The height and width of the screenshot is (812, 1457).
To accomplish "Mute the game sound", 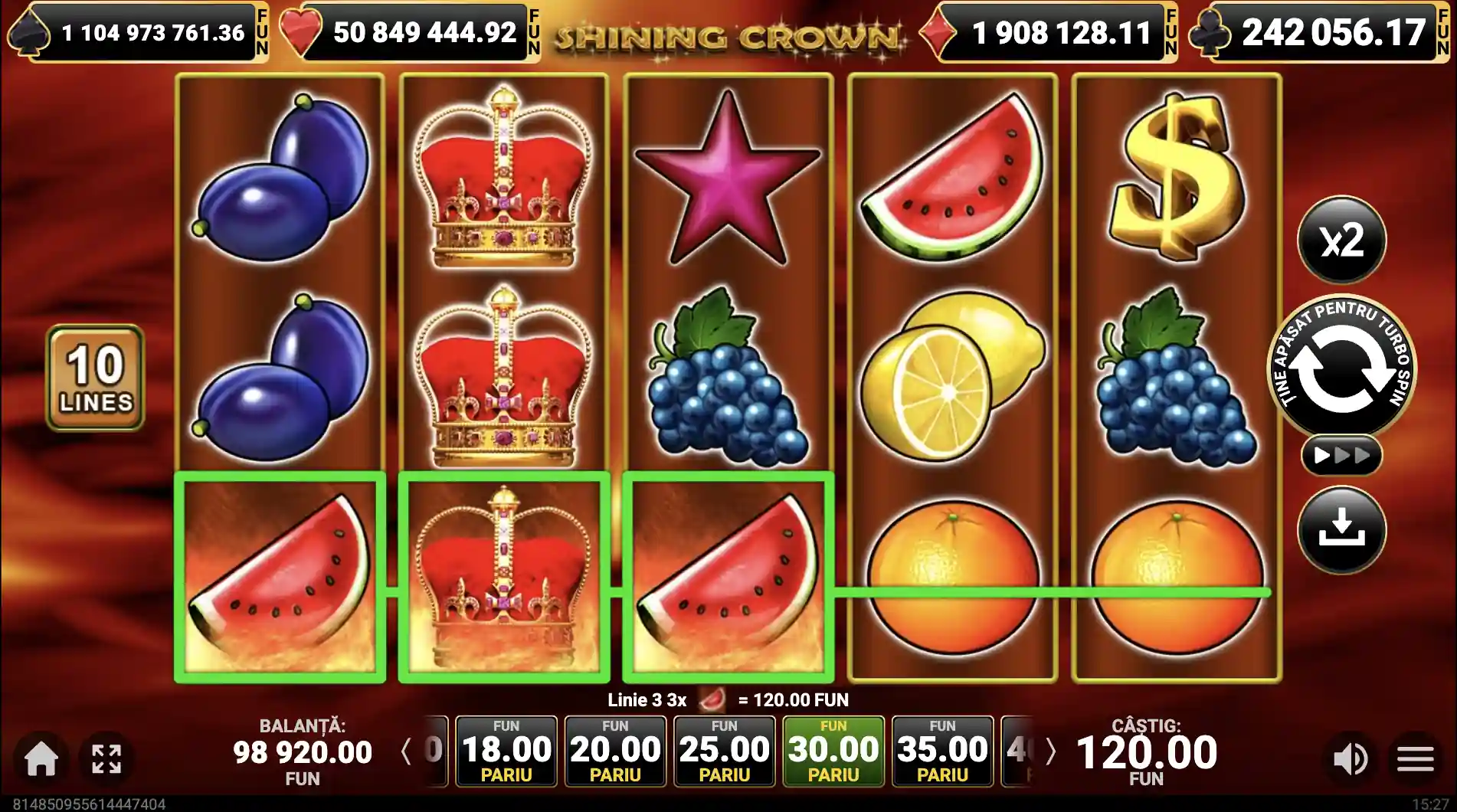I will pos(1351,759).
